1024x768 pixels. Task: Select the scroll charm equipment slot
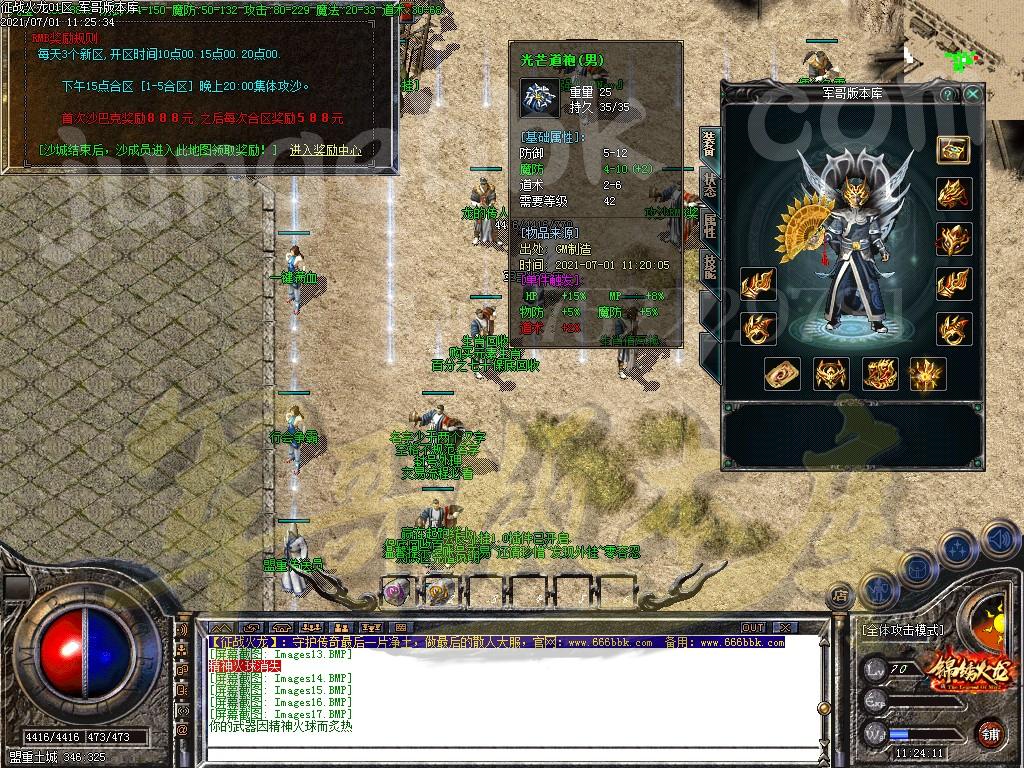click(781, 374)
